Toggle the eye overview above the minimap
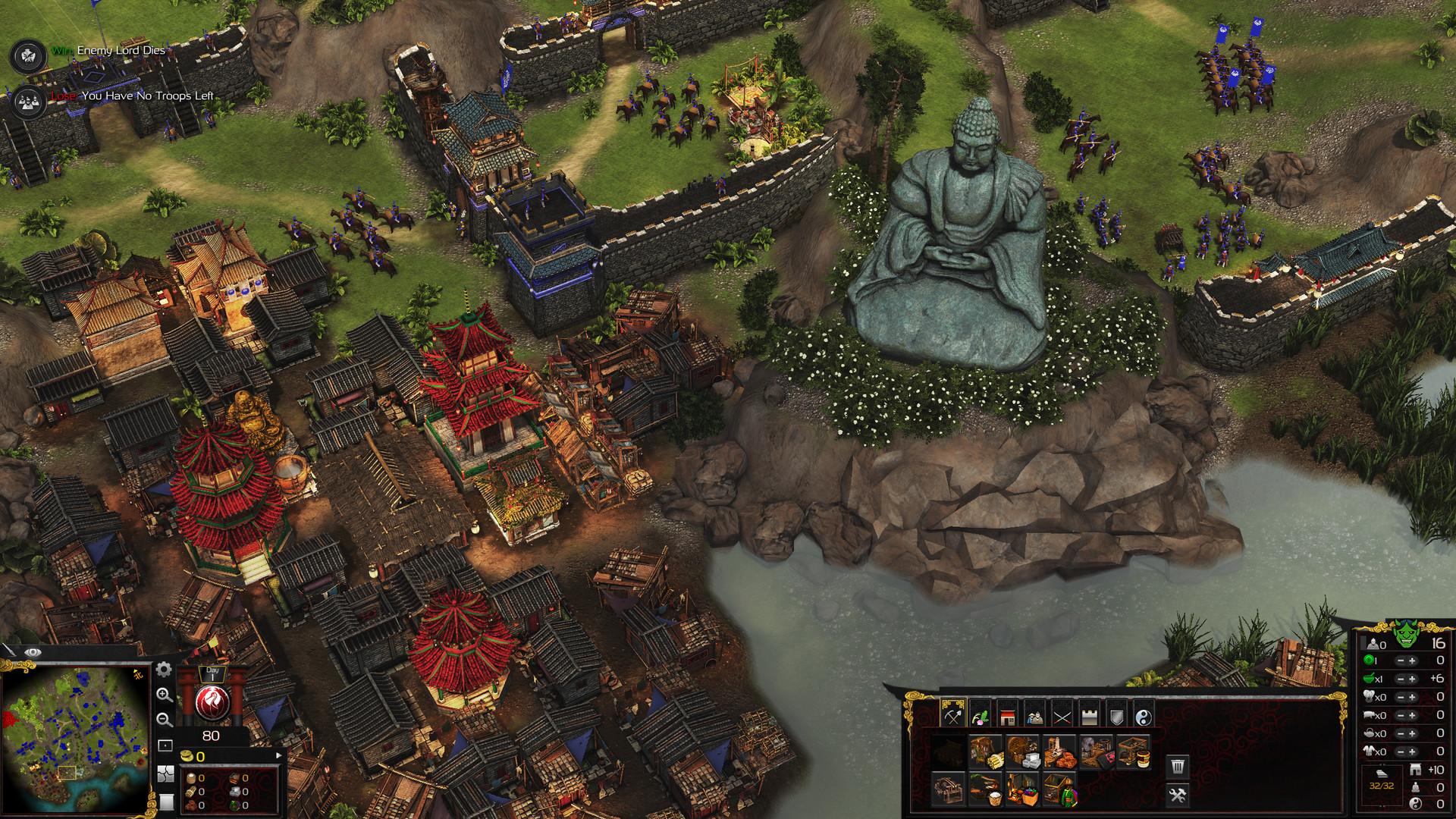Viewport: 1456px width, 819px height. pos(33,652)
